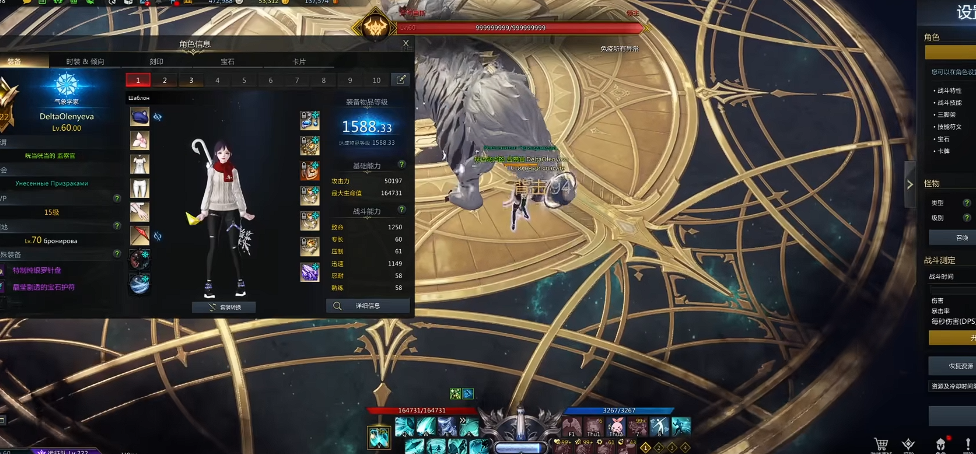Click the 详细信息 detailed info button
The height and width of the screenshot is (454, 976).
[x=367, y=306]
